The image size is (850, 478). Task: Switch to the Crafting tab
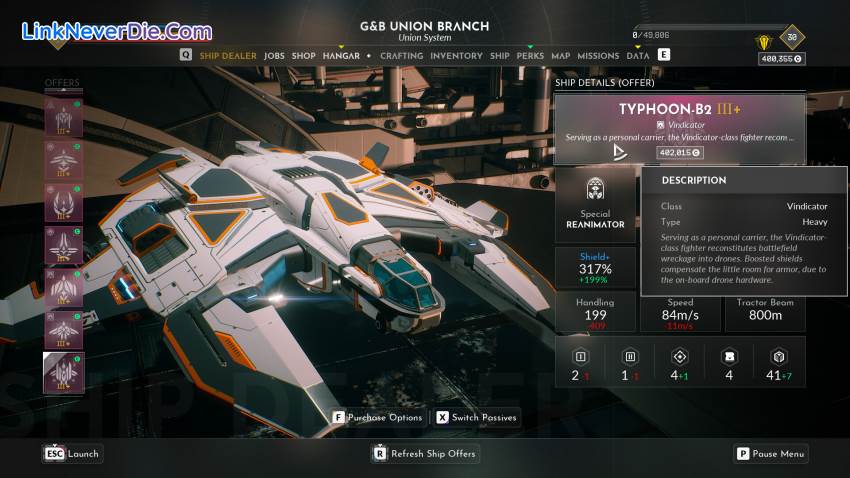[x=401, y=56]
